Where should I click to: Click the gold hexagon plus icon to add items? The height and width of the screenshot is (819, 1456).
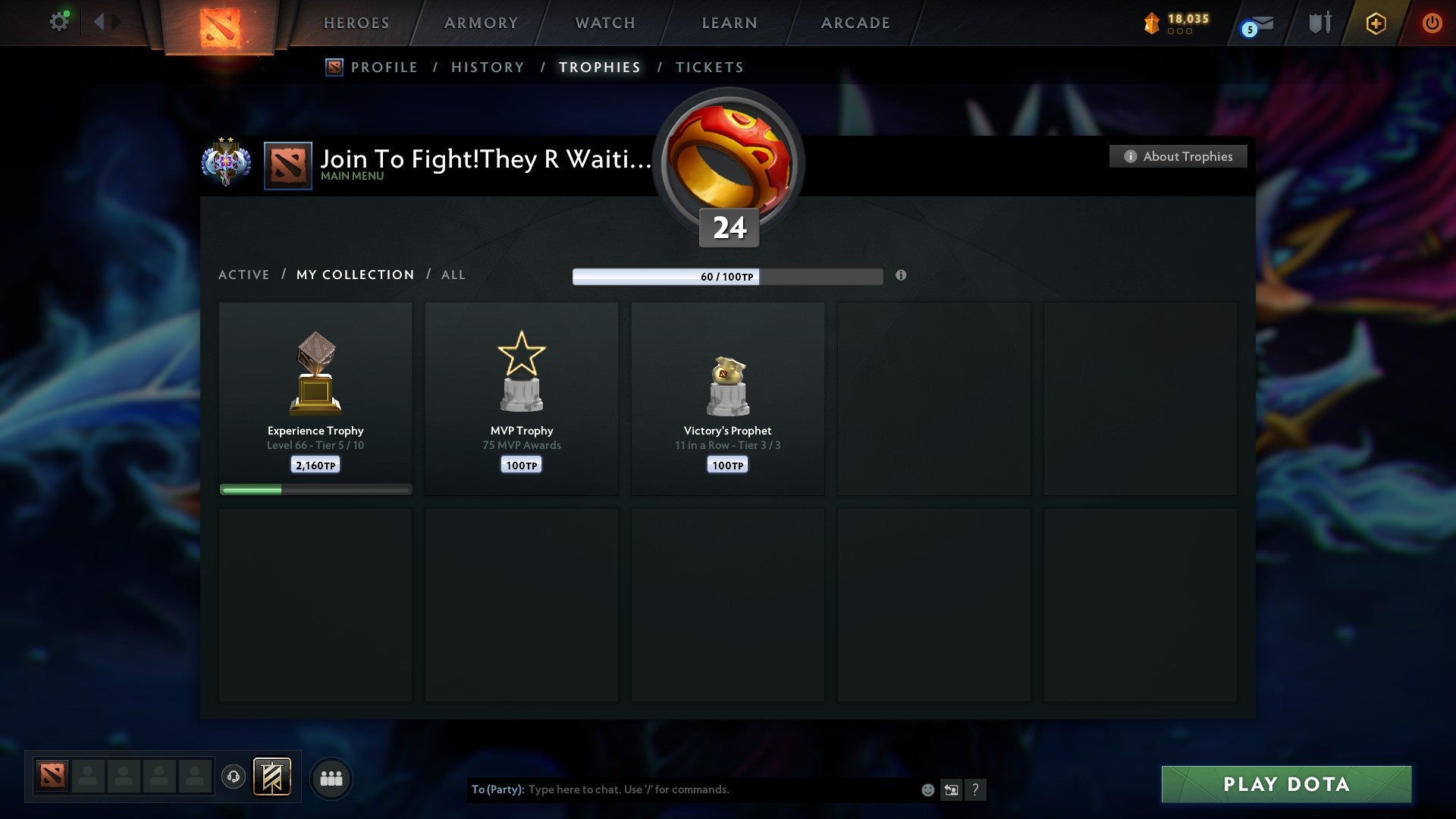[1376, 24]
